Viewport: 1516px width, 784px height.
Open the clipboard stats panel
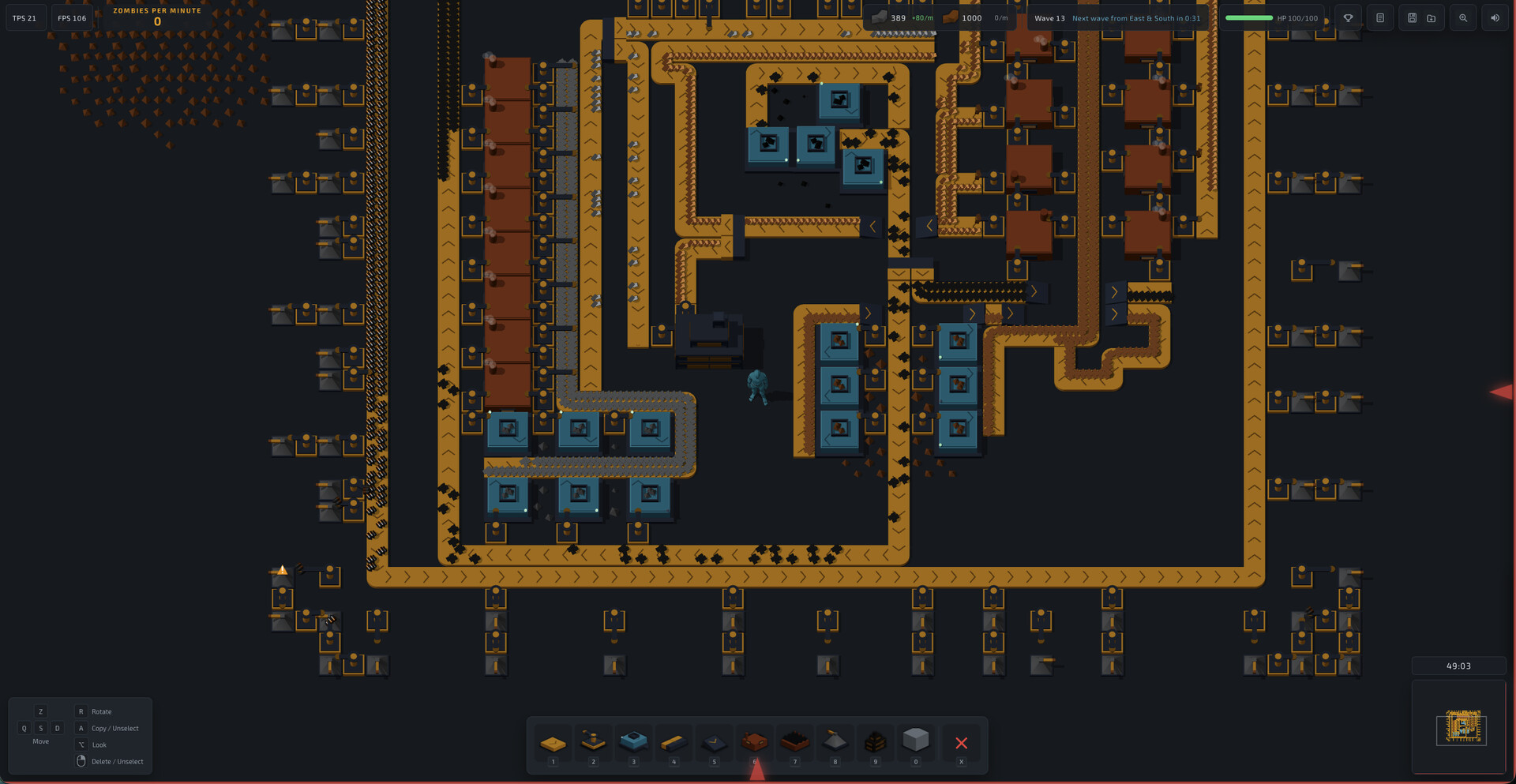click(x=1379, y=17)
